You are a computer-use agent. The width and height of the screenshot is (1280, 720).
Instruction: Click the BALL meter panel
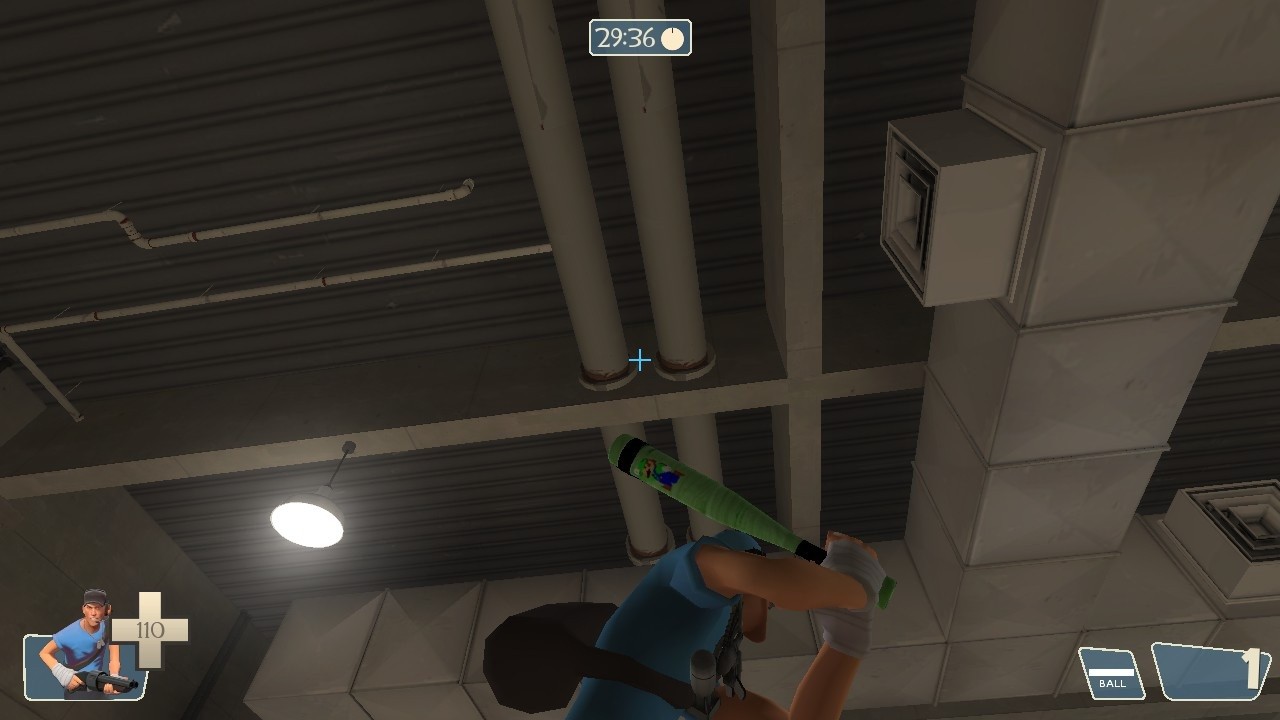coord(1110,672)
